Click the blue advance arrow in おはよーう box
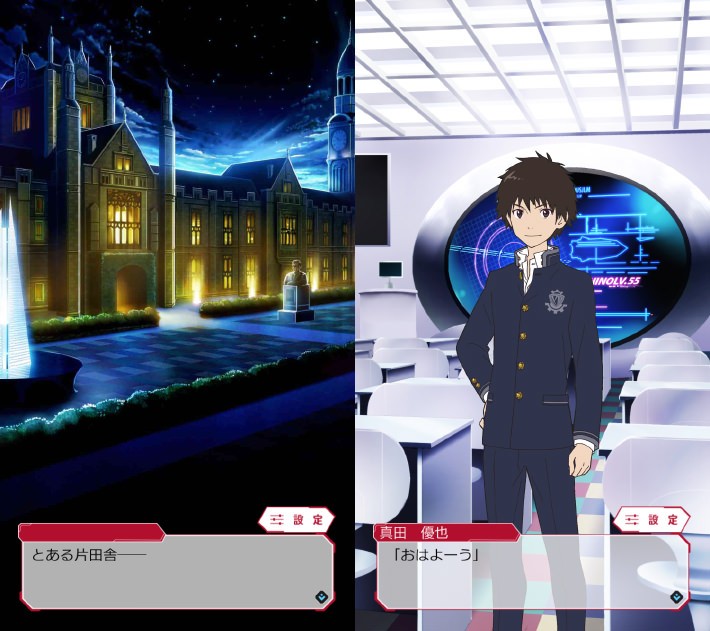 pos(676,596)
